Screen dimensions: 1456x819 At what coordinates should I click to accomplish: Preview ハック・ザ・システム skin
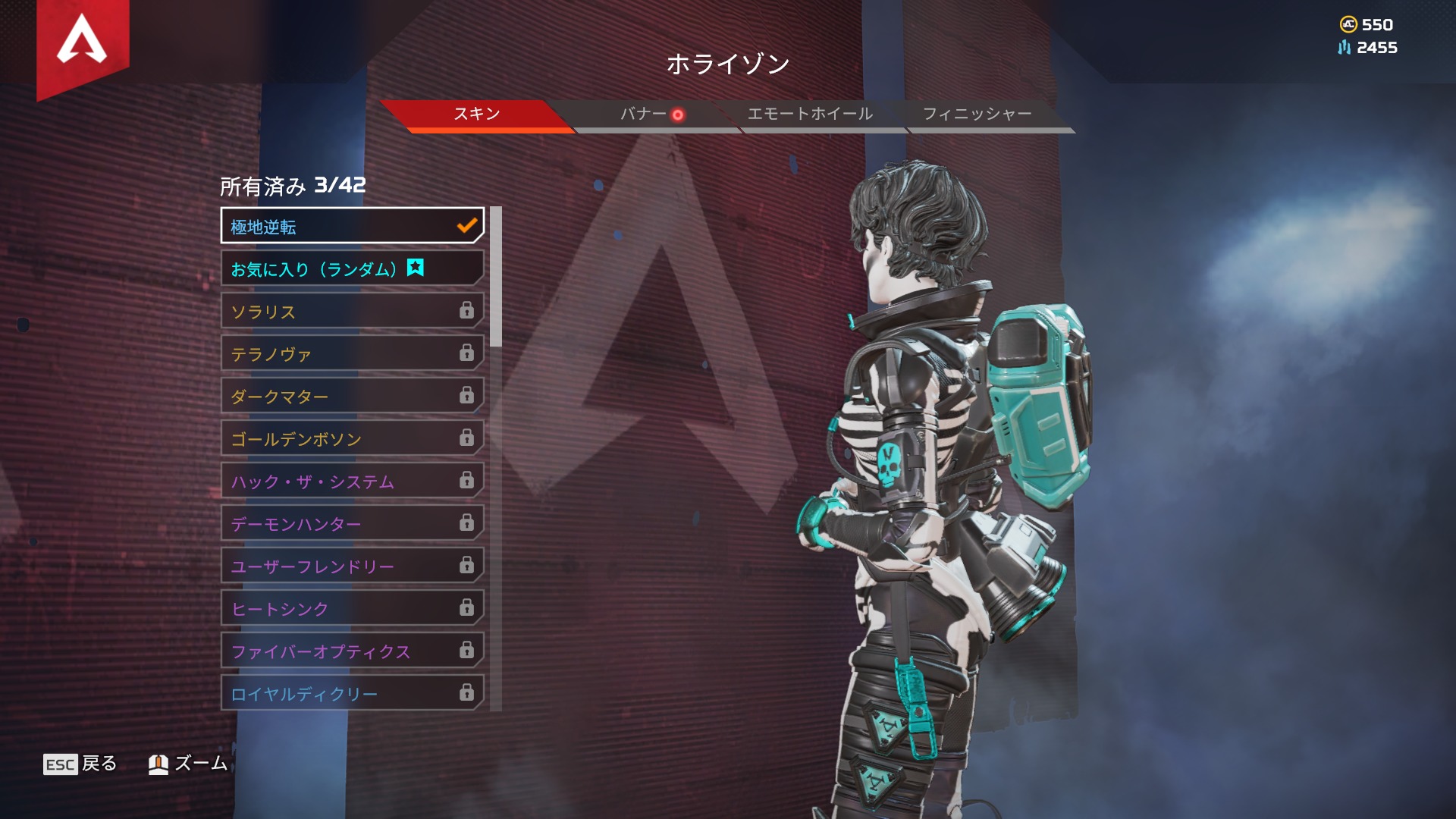(352, 482)
